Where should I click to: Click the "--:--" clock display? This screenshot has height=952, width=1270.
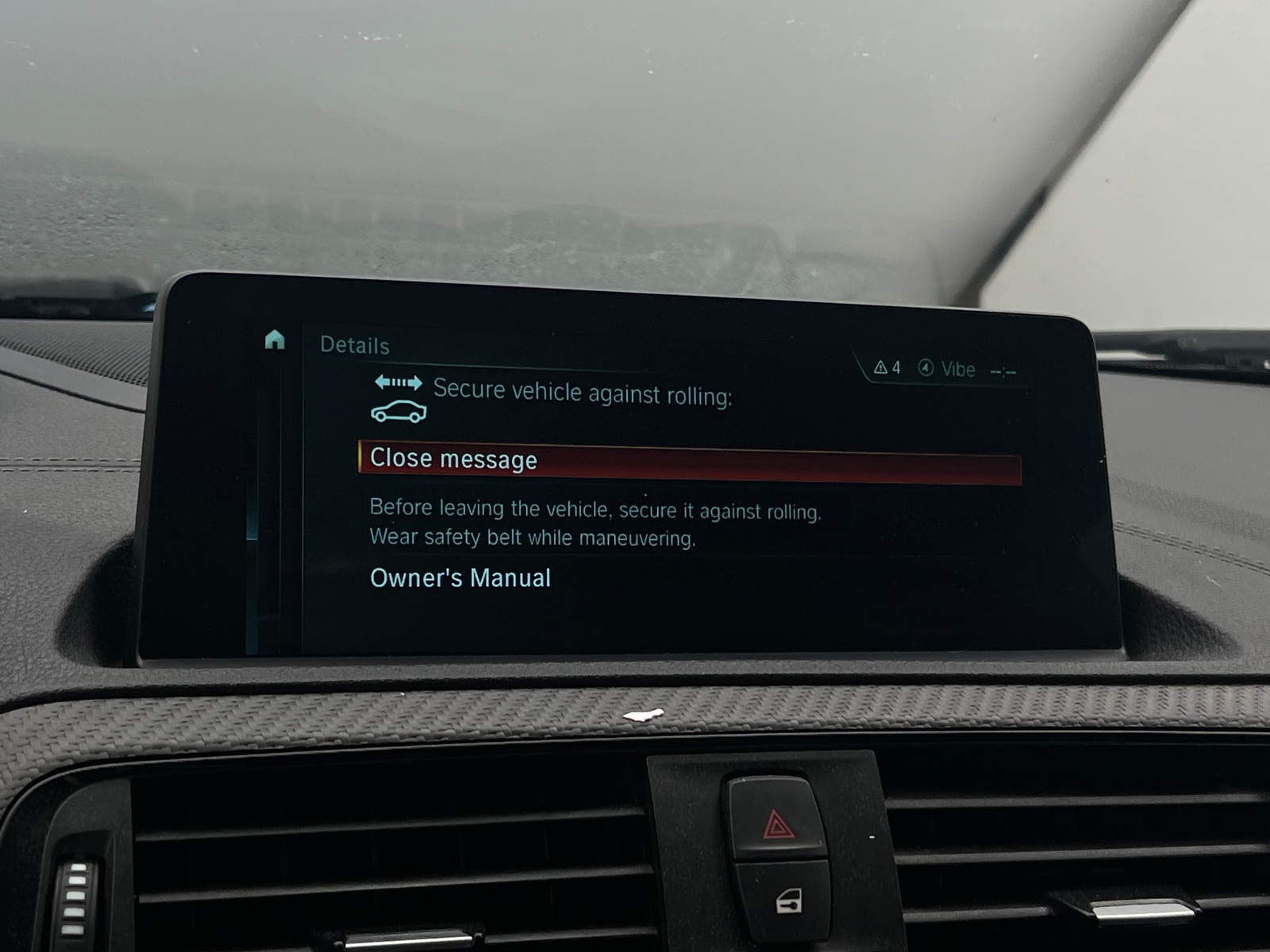[x=1002, y=370]
